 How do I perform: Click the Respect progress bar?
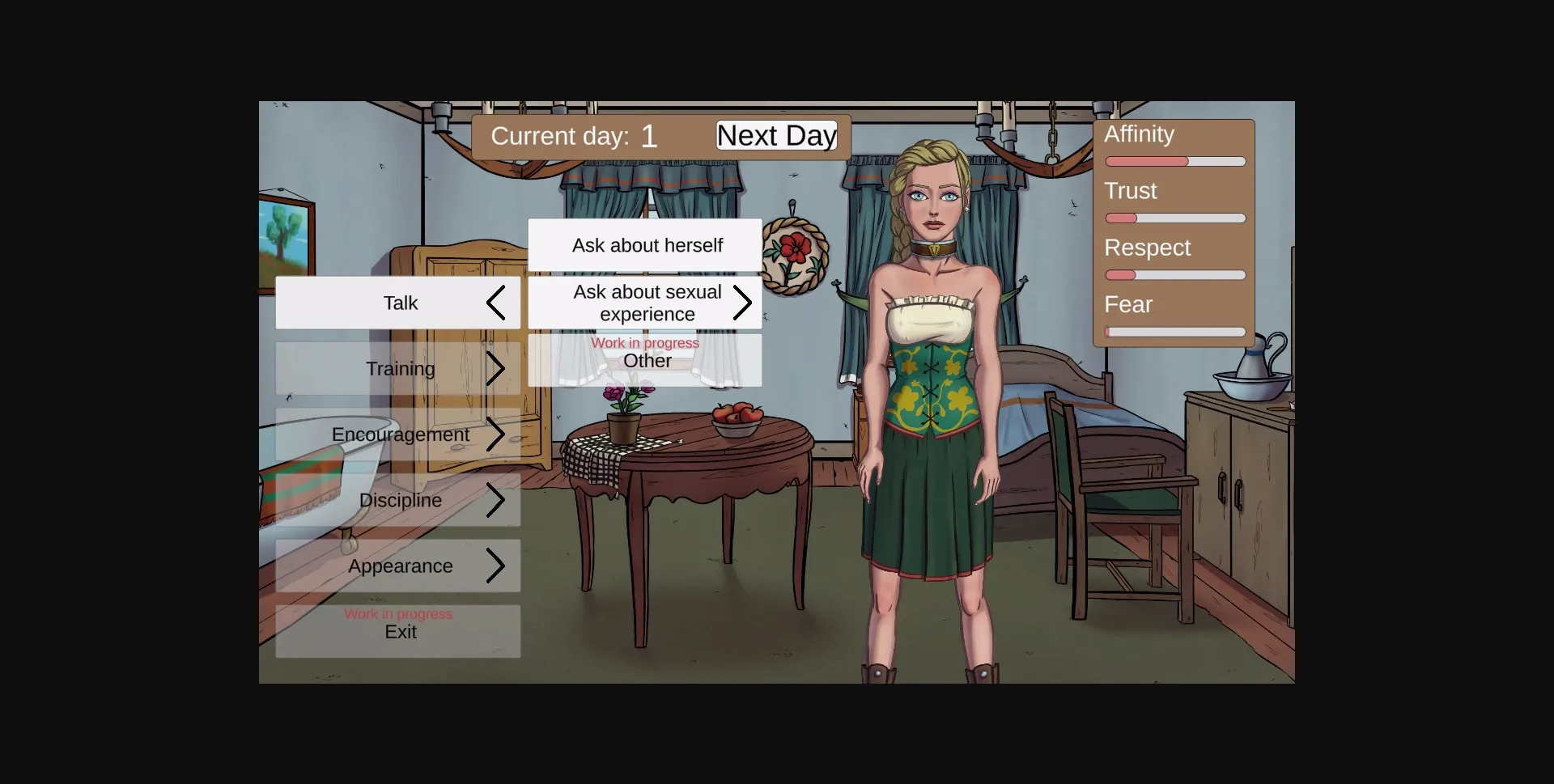[1175, 275]
